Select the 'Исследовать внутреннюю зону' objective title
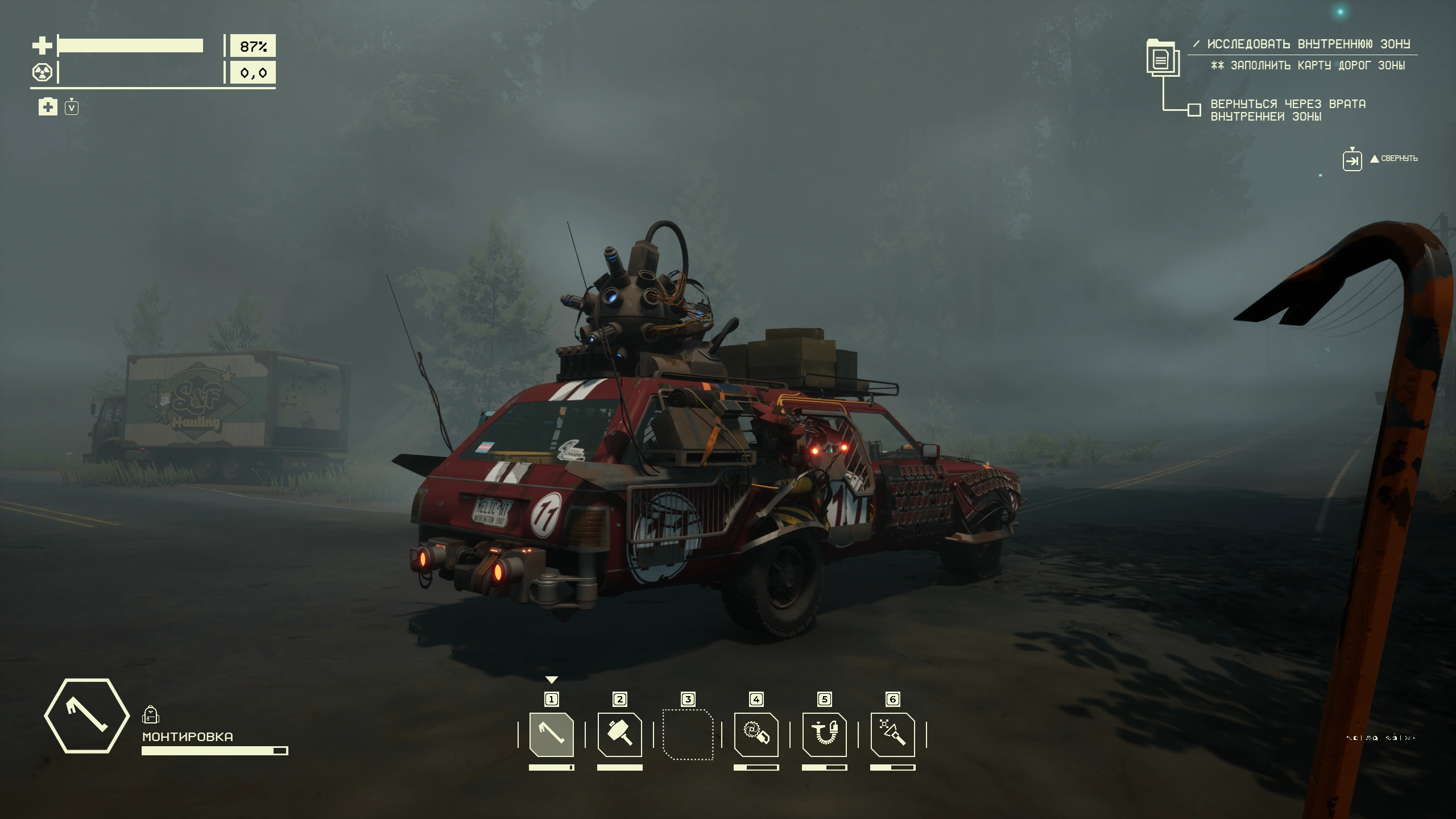 (x=1308, y=44)
